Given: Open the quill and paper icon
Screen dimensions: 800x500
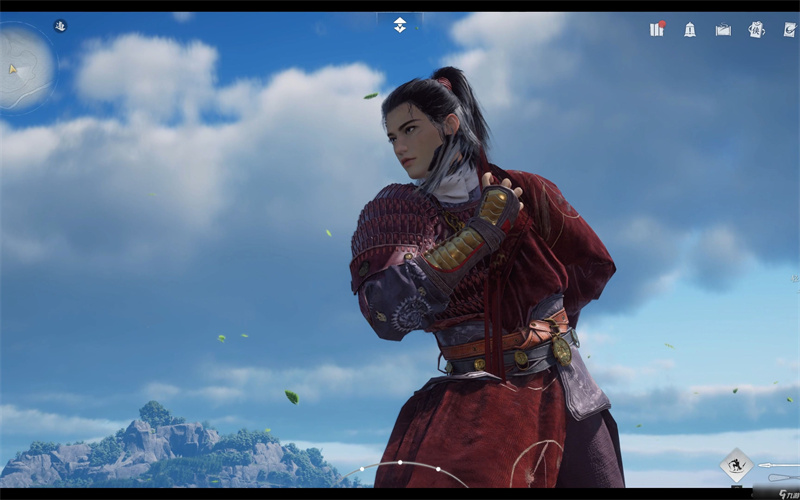Looking at the screenshot, I should (x=789, y=29).
